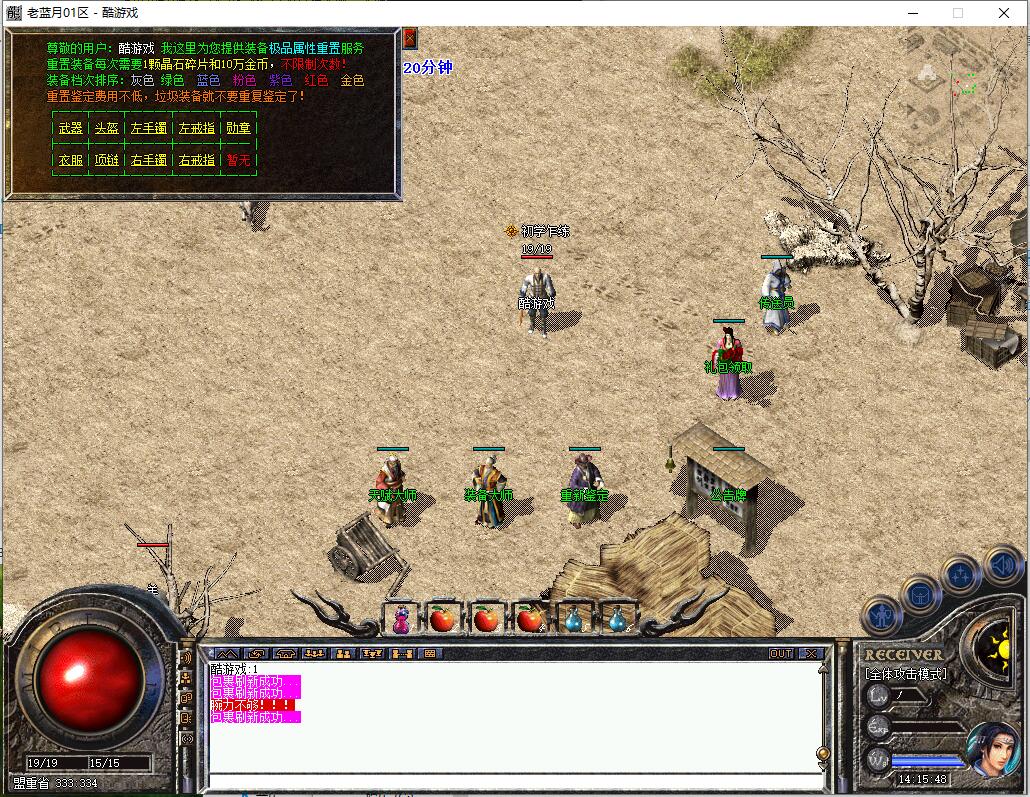Select the 项链 (necklace) option
1030x797 pixels.
pyautogui.click(x=106, y=160)
